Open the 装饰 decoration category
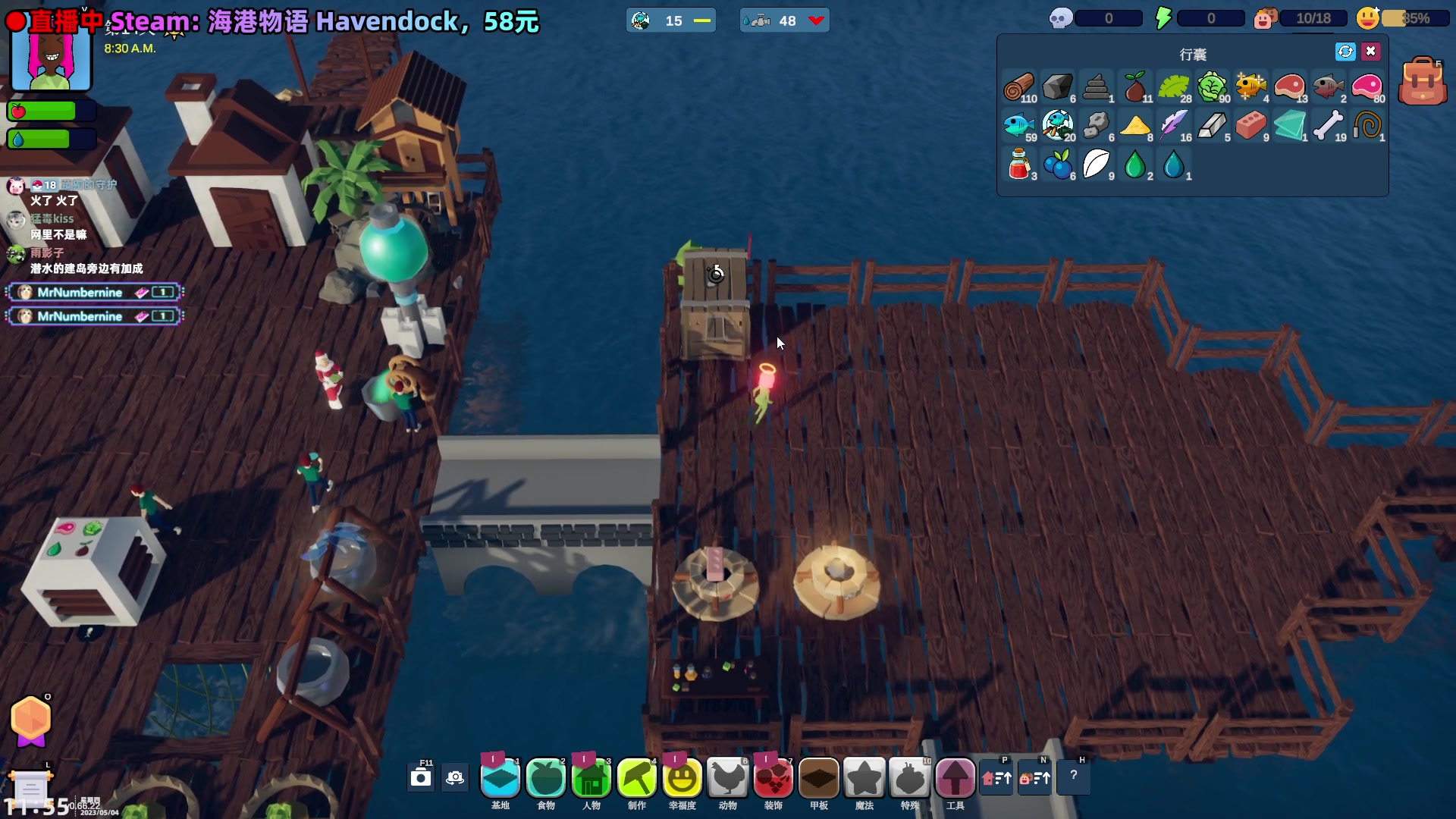 [x=773, y=779]
